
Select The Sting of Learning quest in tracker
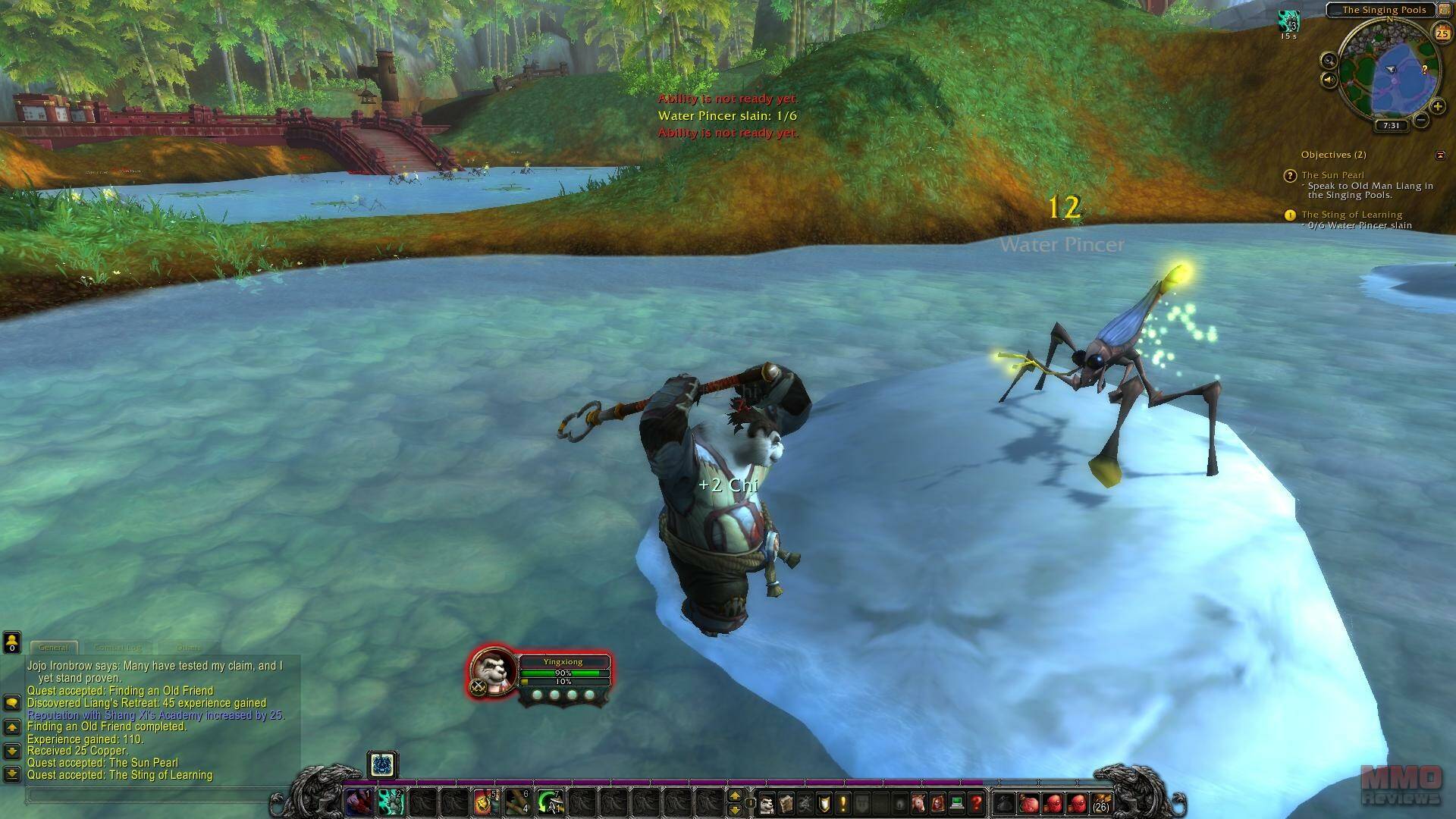click(1351, 215)
